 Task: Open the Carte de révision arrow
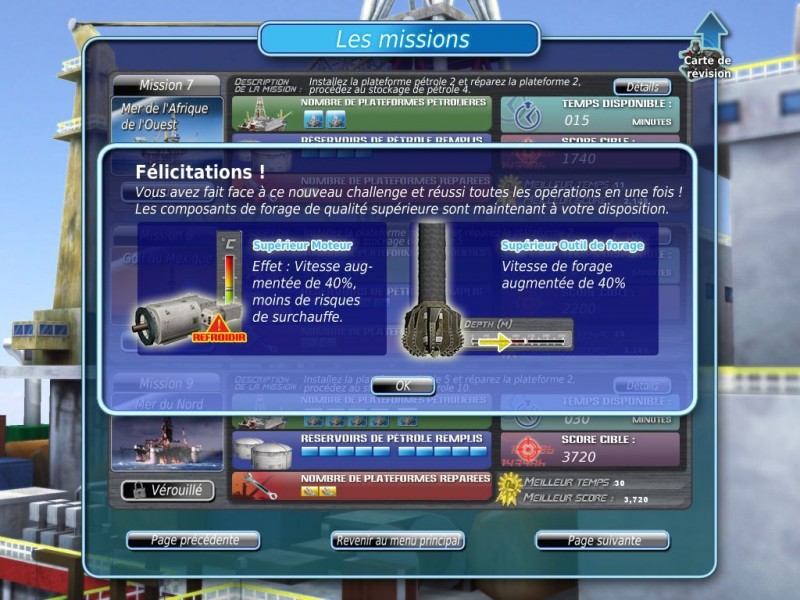coord(708,40)
